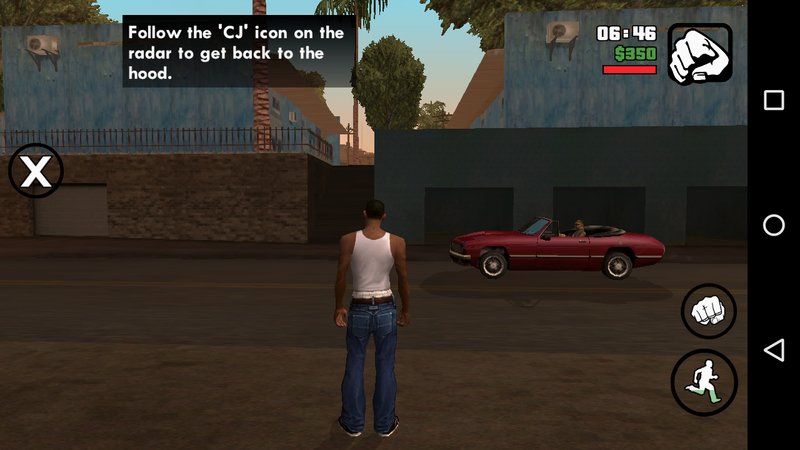
Task: Tap the Android back triangle button
Action: click(x=773, y=349)
